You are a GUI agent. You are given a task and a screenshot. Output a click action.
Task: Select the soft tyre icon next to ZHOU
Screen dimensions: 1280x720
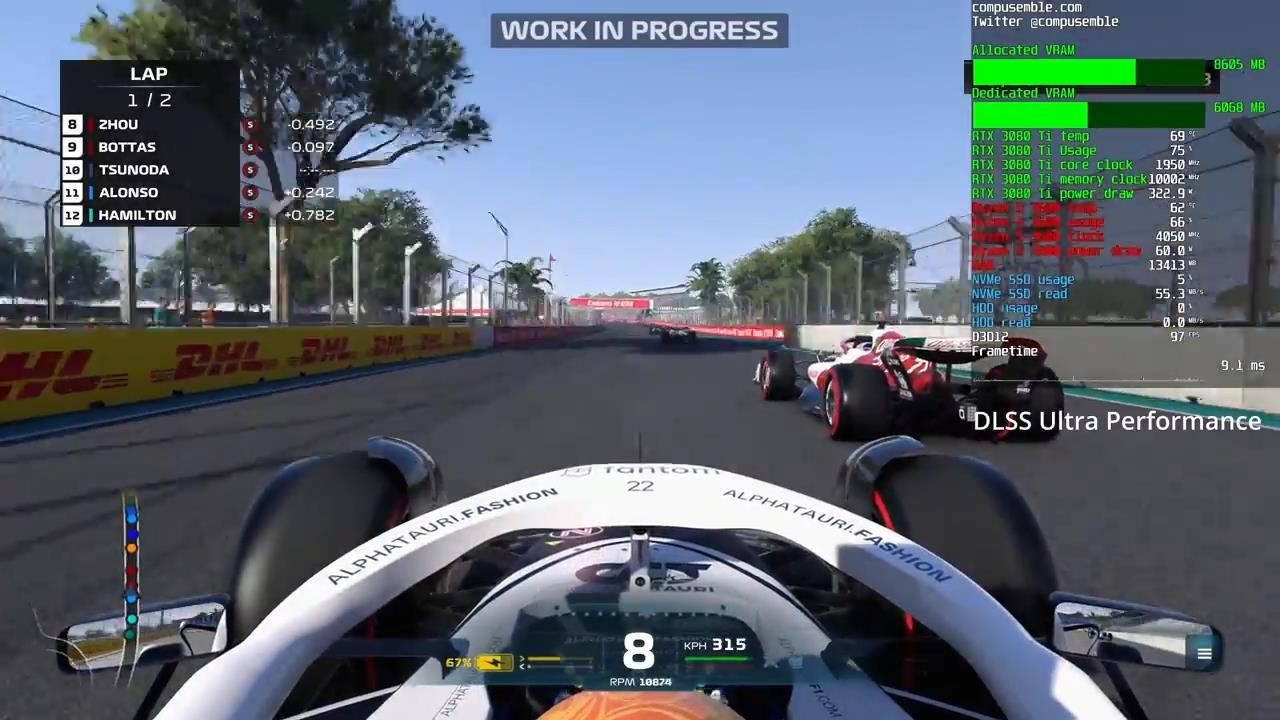tap(250, 124)
